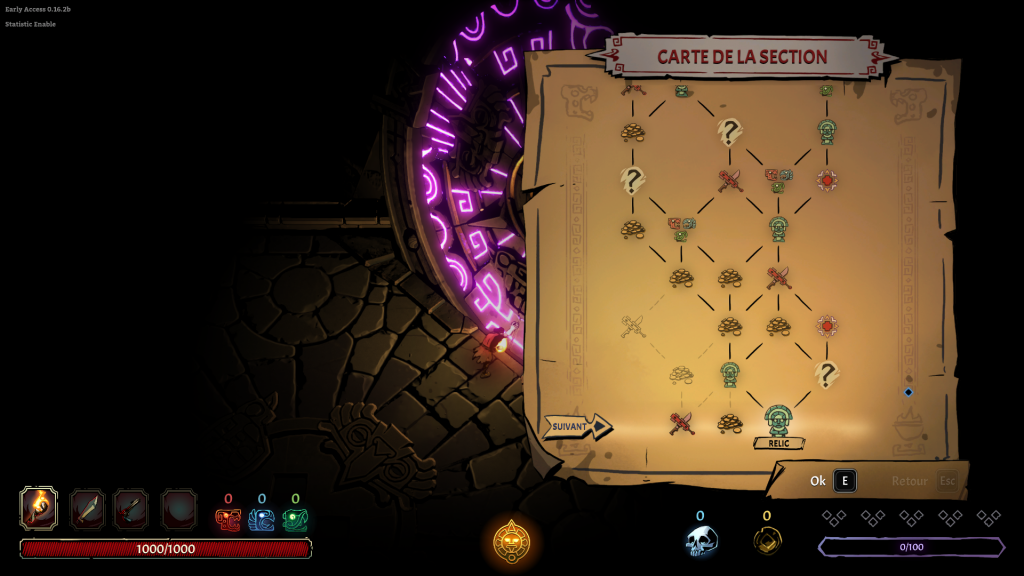Choose the gold pile node beside the Relic node
Viewport: 1024px width, 576px height.
point(730,422)
